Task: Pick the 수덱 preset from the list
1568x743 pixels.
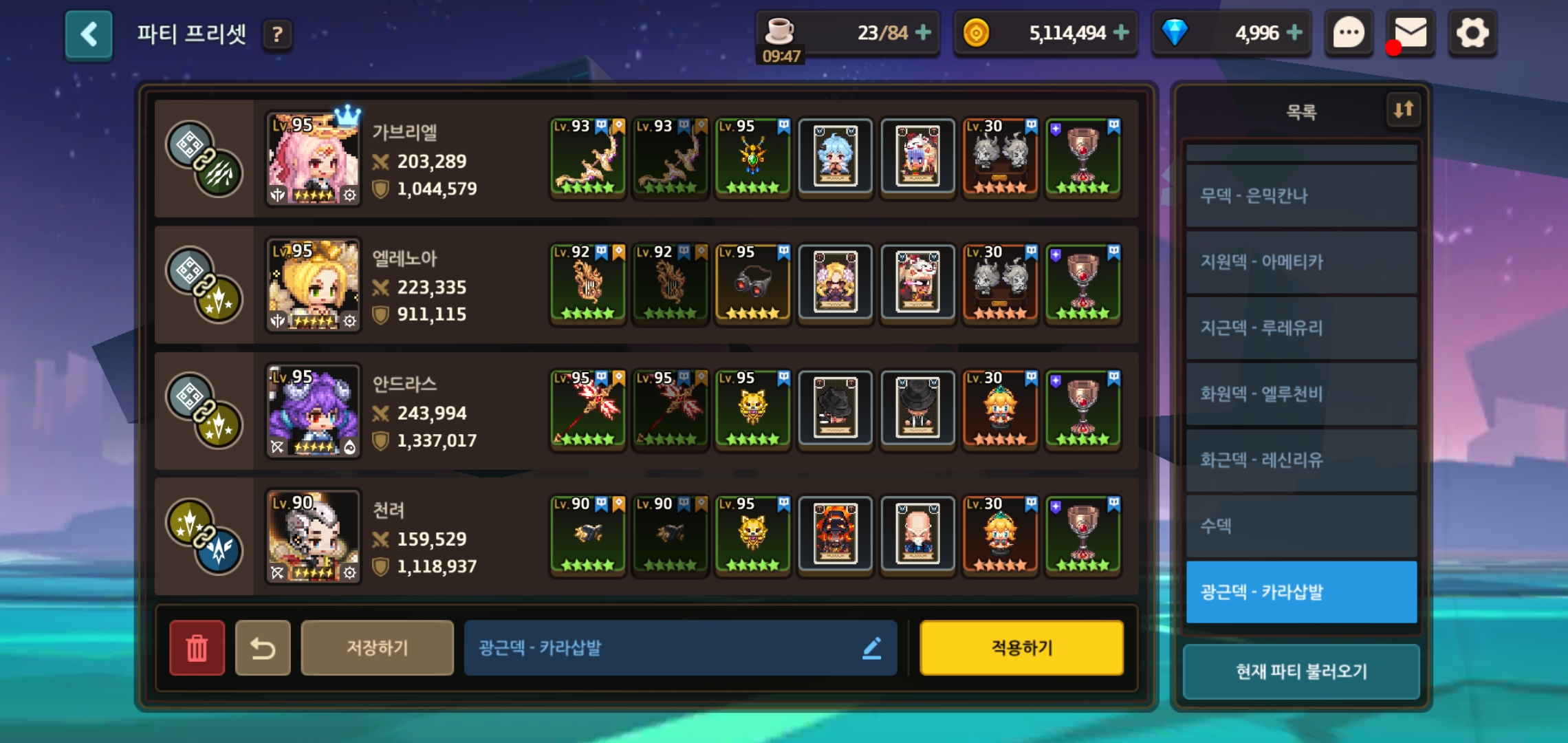Action: click(x=1301, y=526)
